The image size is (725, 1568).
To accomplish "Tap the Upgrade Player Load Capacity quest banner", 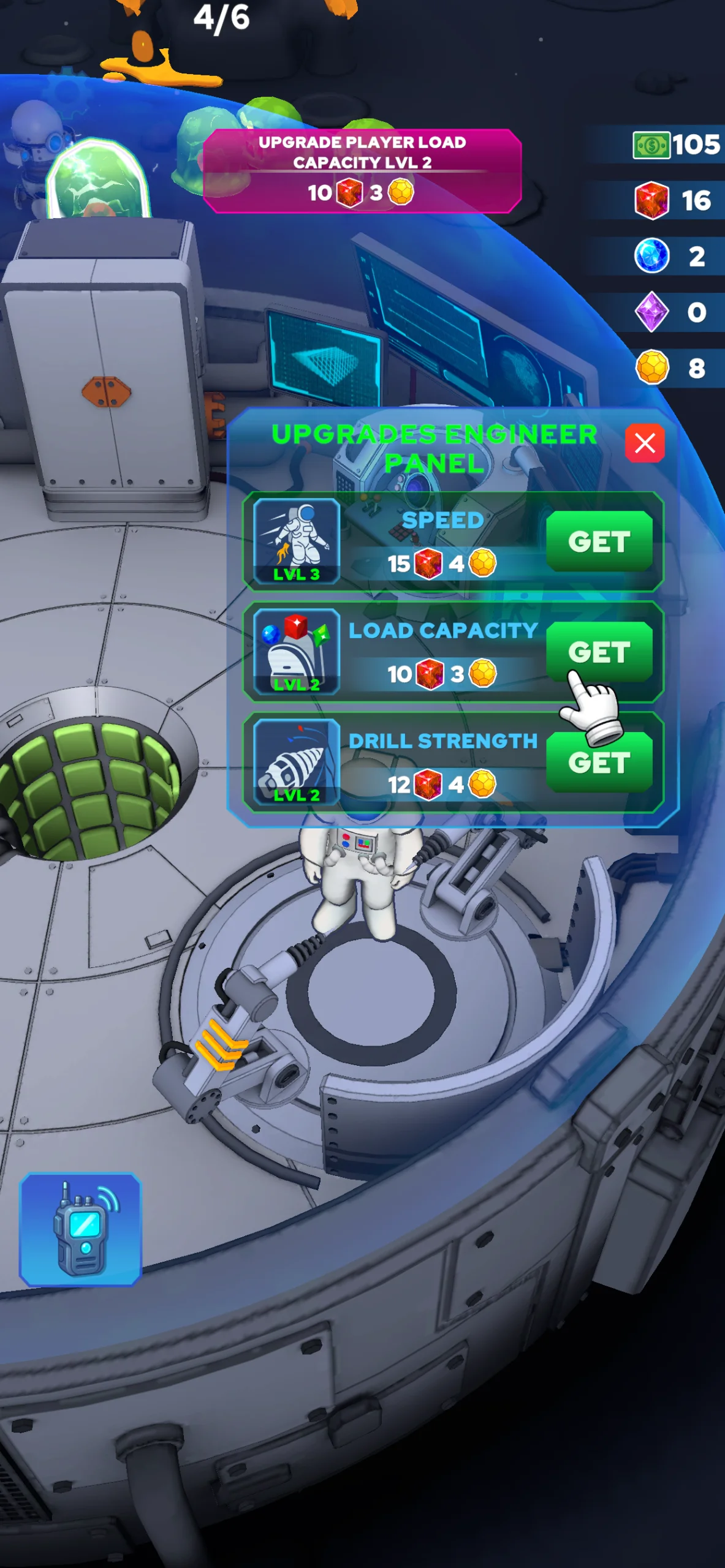I will pos(362,171).
